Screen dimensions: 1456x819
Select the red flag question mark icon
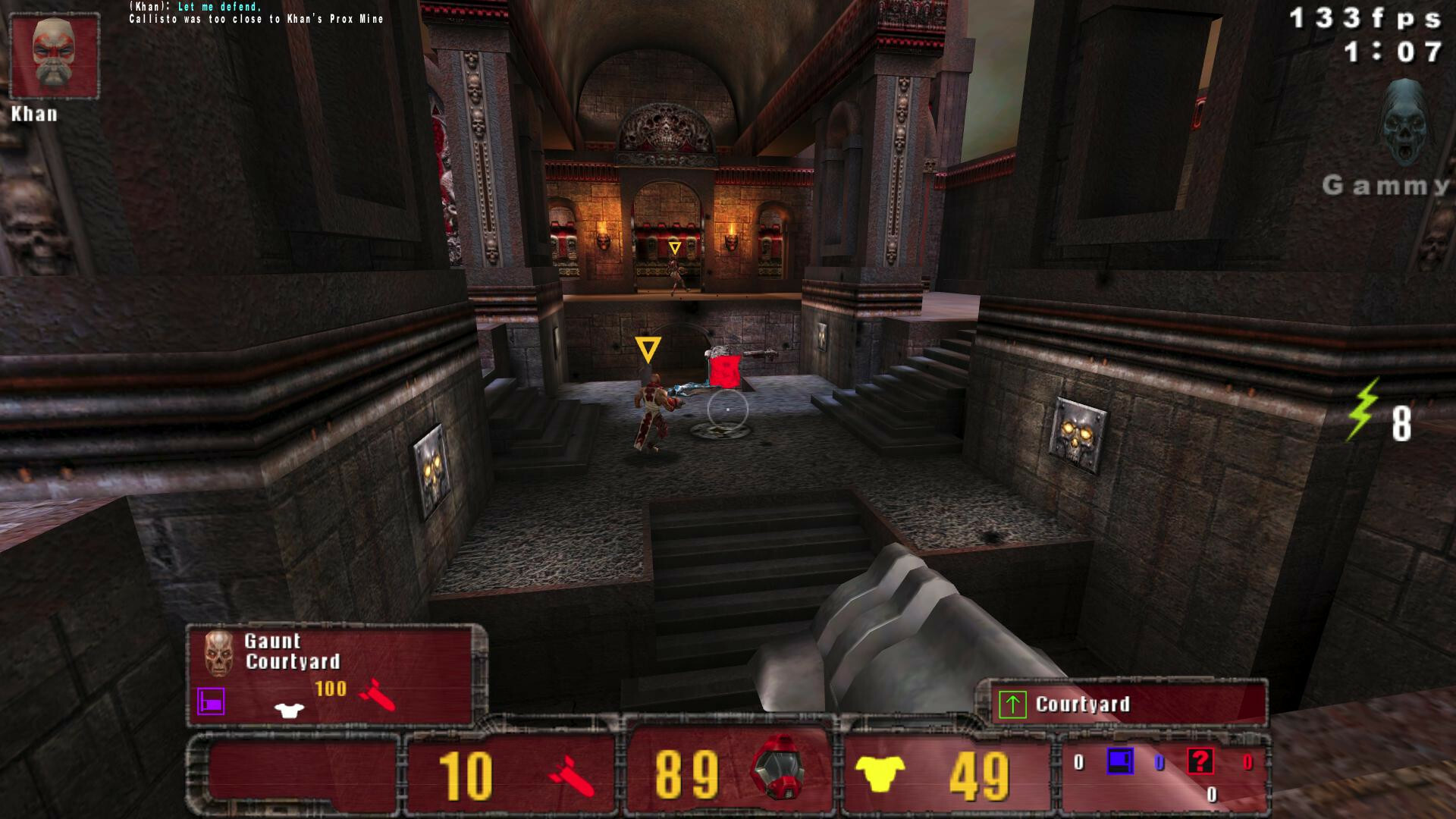pyautogui.click(x=1200, y=761)
